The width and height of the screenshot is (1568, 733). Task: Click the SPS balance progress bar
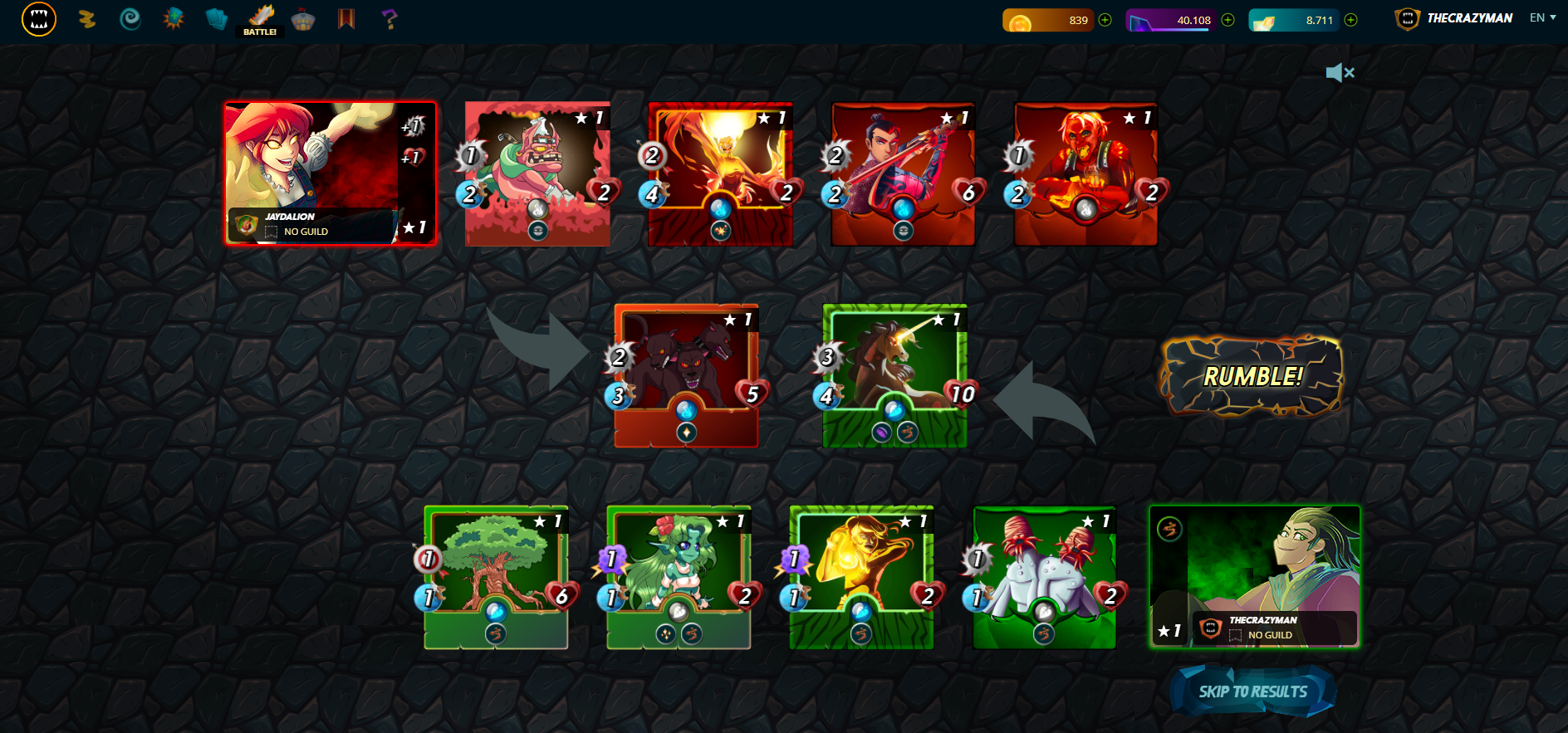1171,18
